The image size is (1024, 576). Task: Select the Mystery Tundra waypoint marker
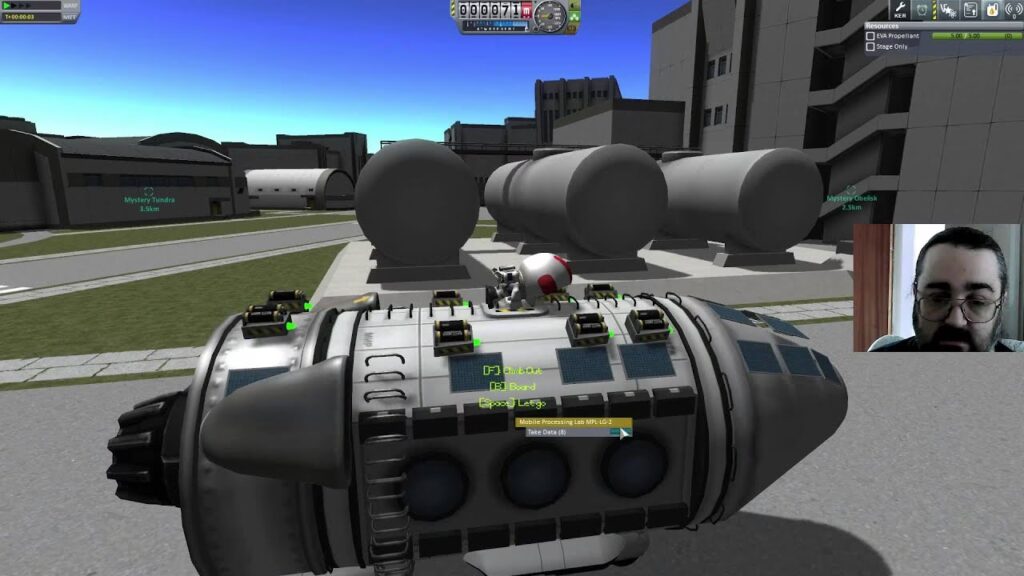pos(149,191)
